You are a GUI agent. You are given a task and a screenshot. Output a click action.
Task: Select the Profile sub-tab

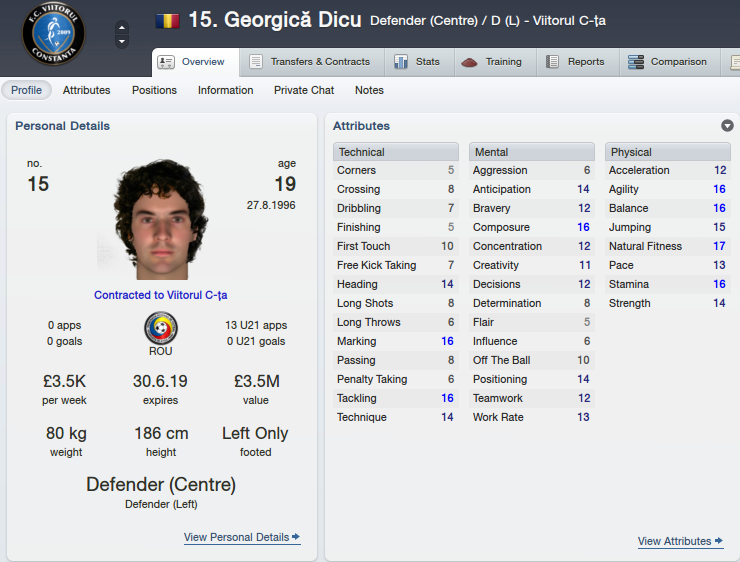27,90
